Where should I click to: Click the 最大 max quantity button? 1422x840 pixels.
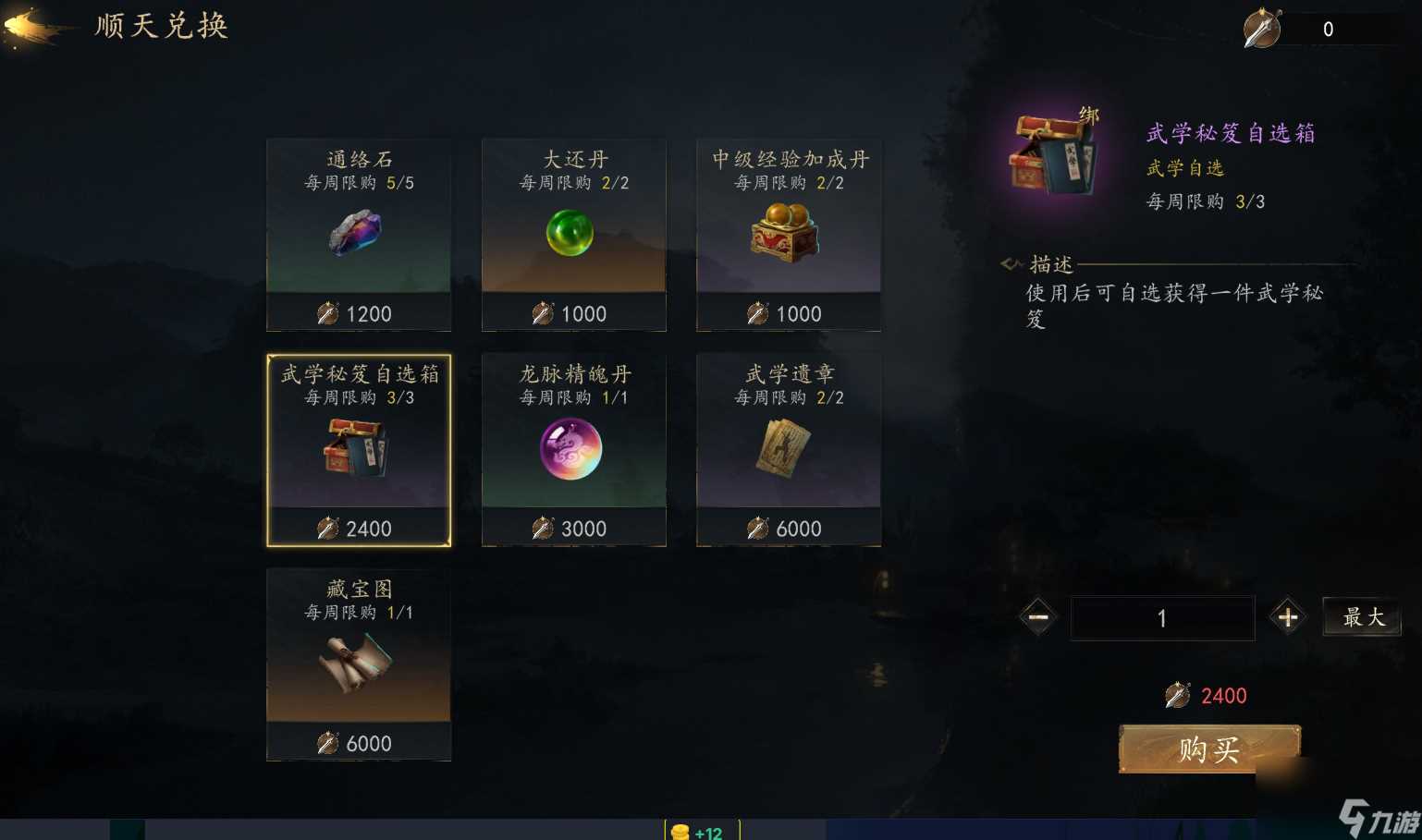click(1362, 617)
